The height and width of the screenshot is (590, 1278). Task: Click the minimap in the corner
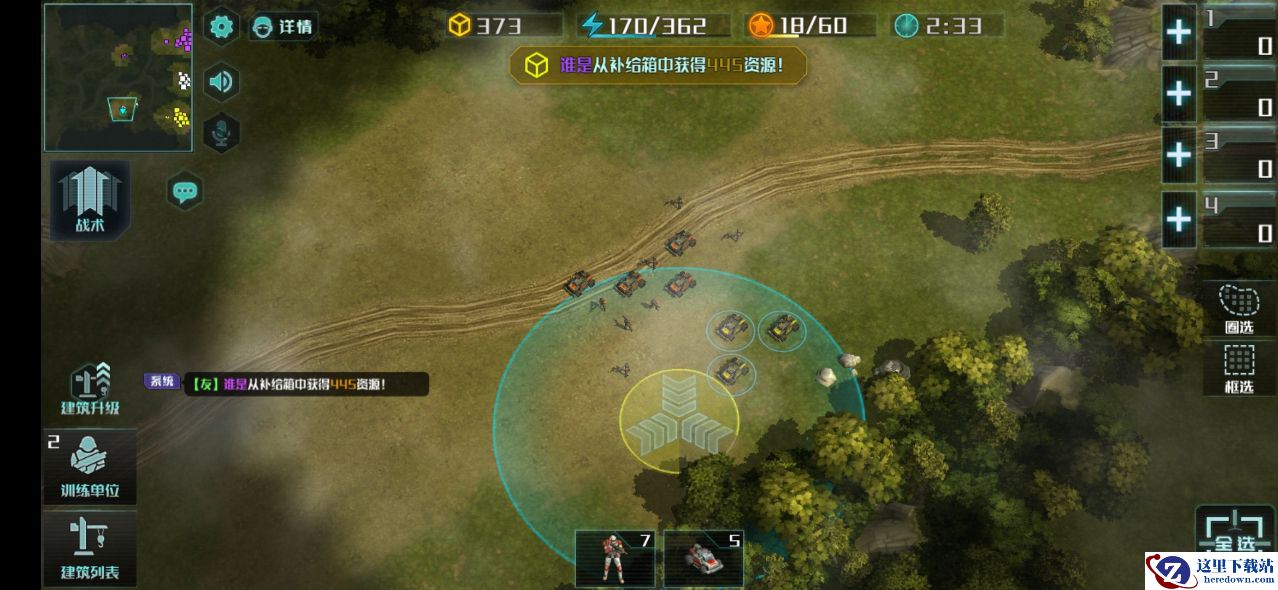click(x=118, y=77)
